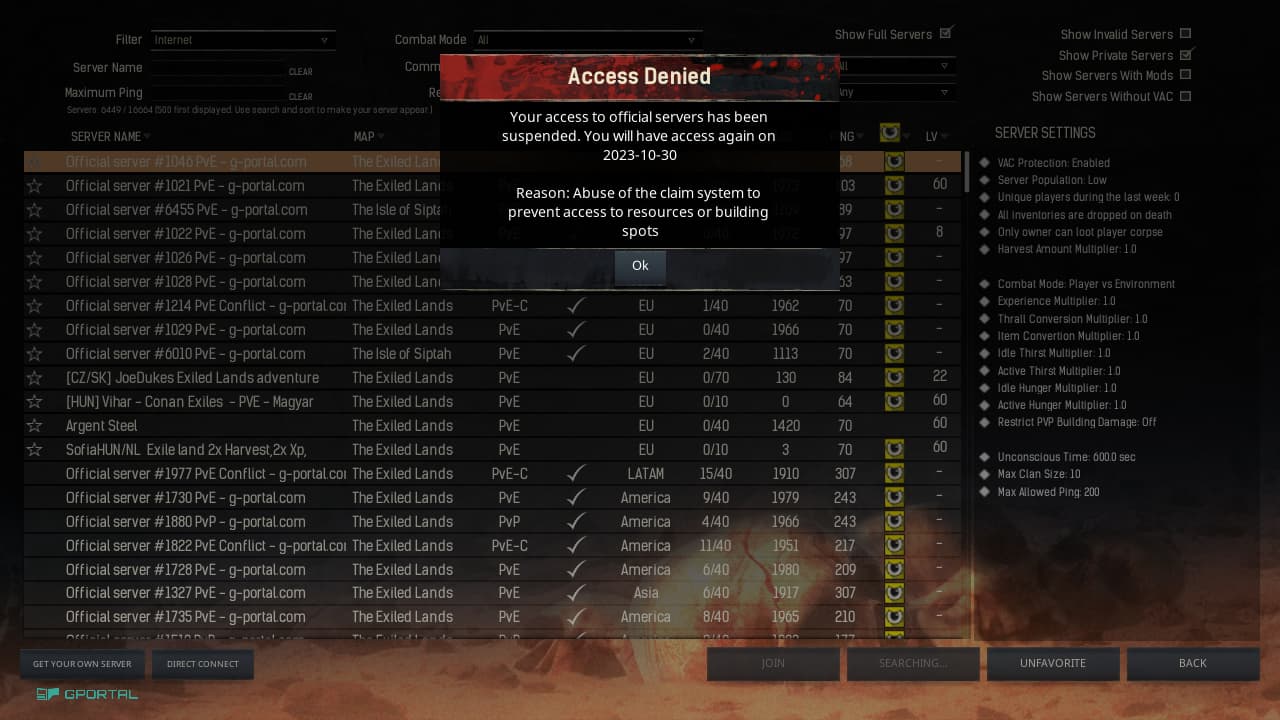This screenshot has width=1280, height=720.
Task: Clear the Maximum Ping field
Action: 300,96
